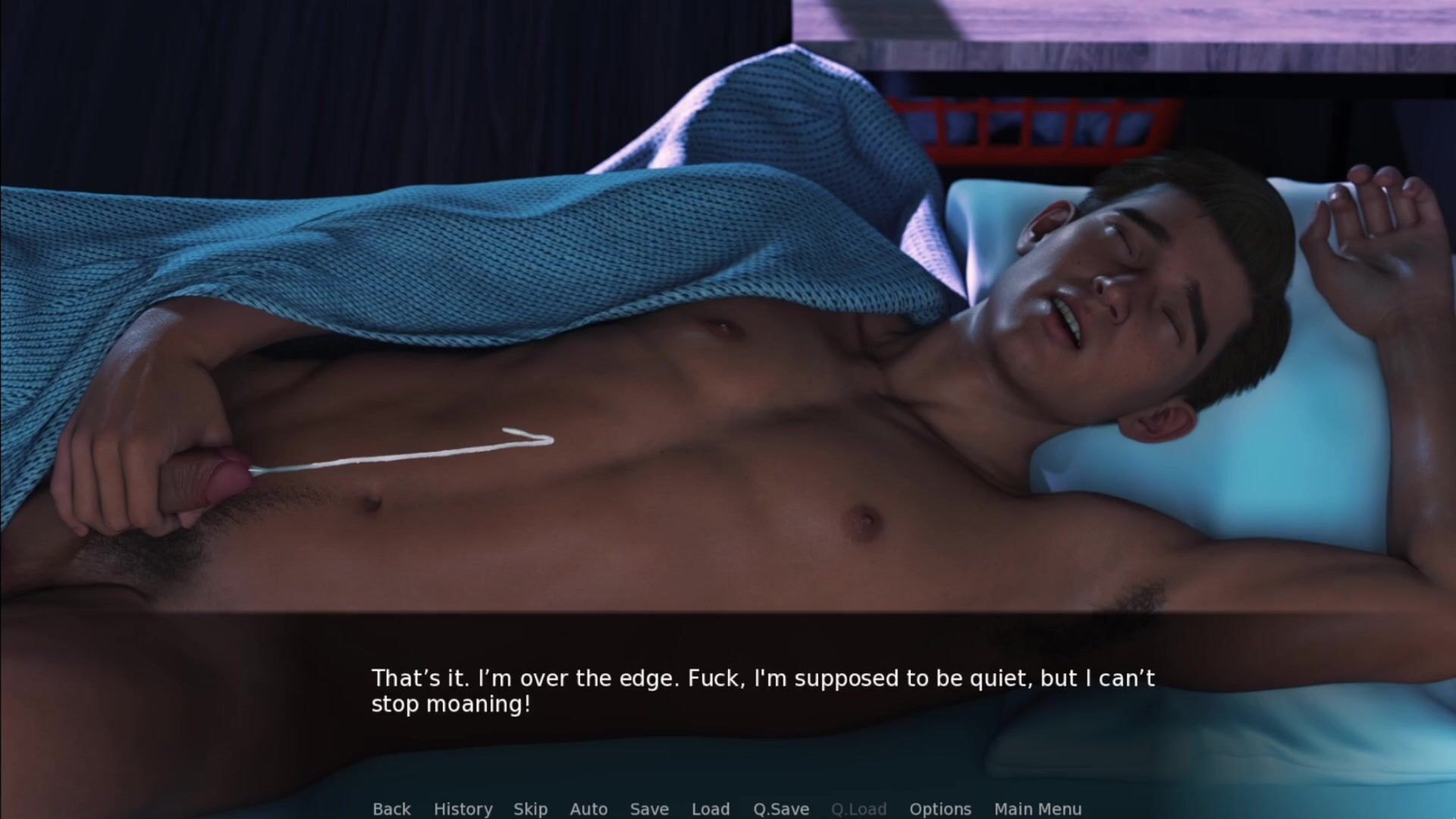Open the Options menu
1456x819 pixels.
(940, 809)
